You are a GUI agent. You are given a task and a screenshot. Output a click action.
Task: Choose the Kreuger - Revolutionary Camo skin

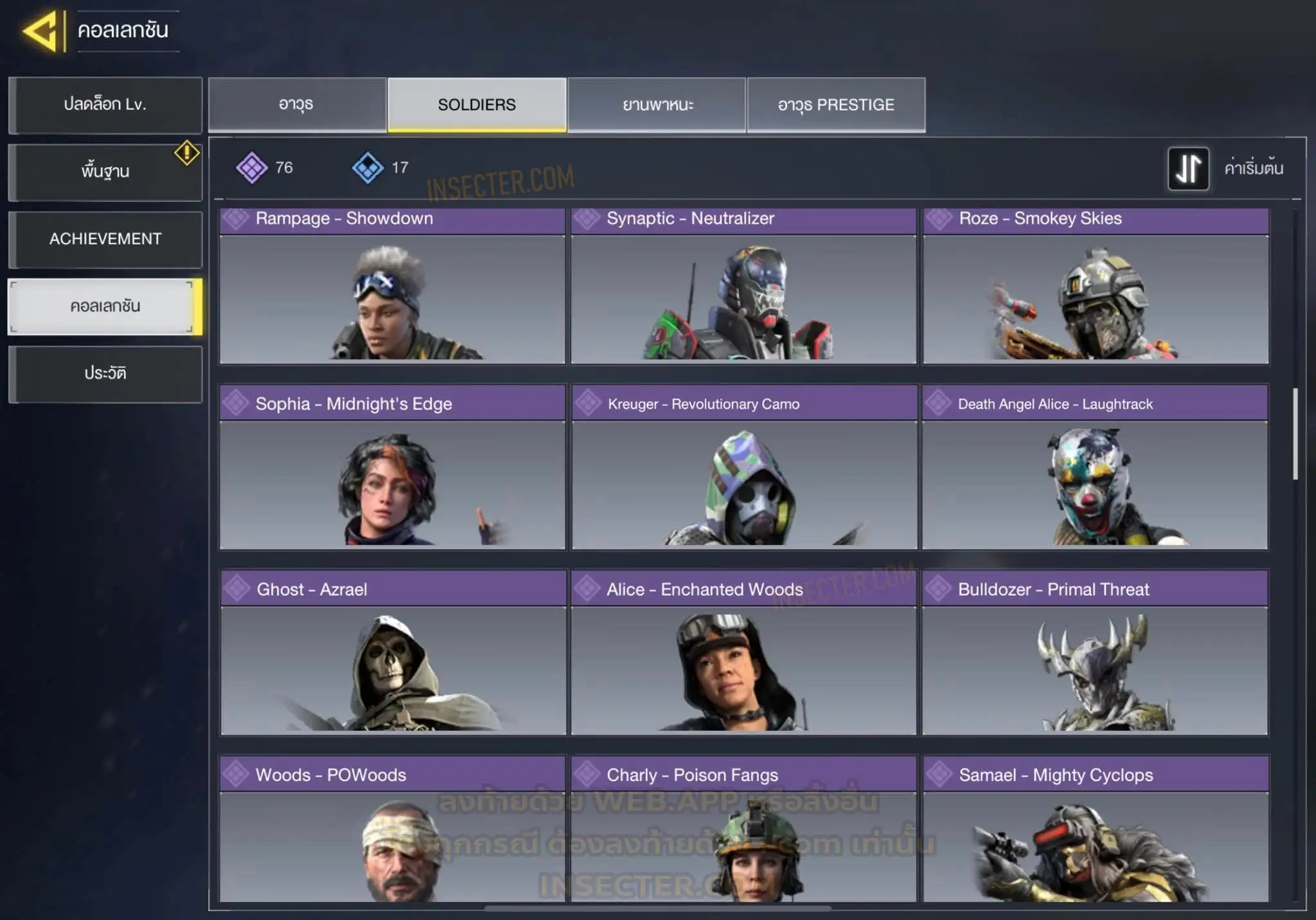click(x=743, y=467)
